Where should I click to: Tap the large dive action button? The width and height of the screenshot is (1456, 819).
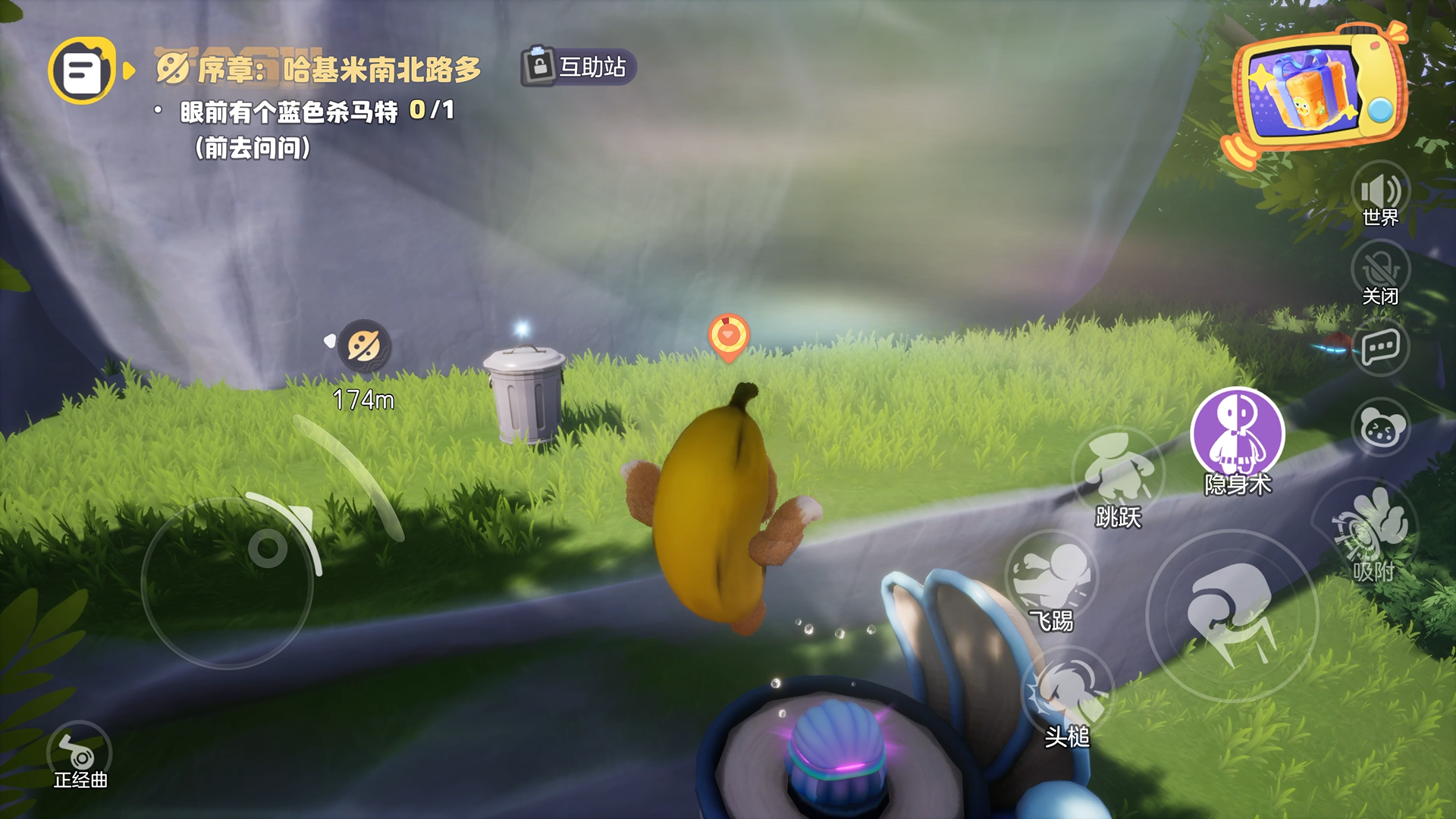click(x=1232, y=616)
